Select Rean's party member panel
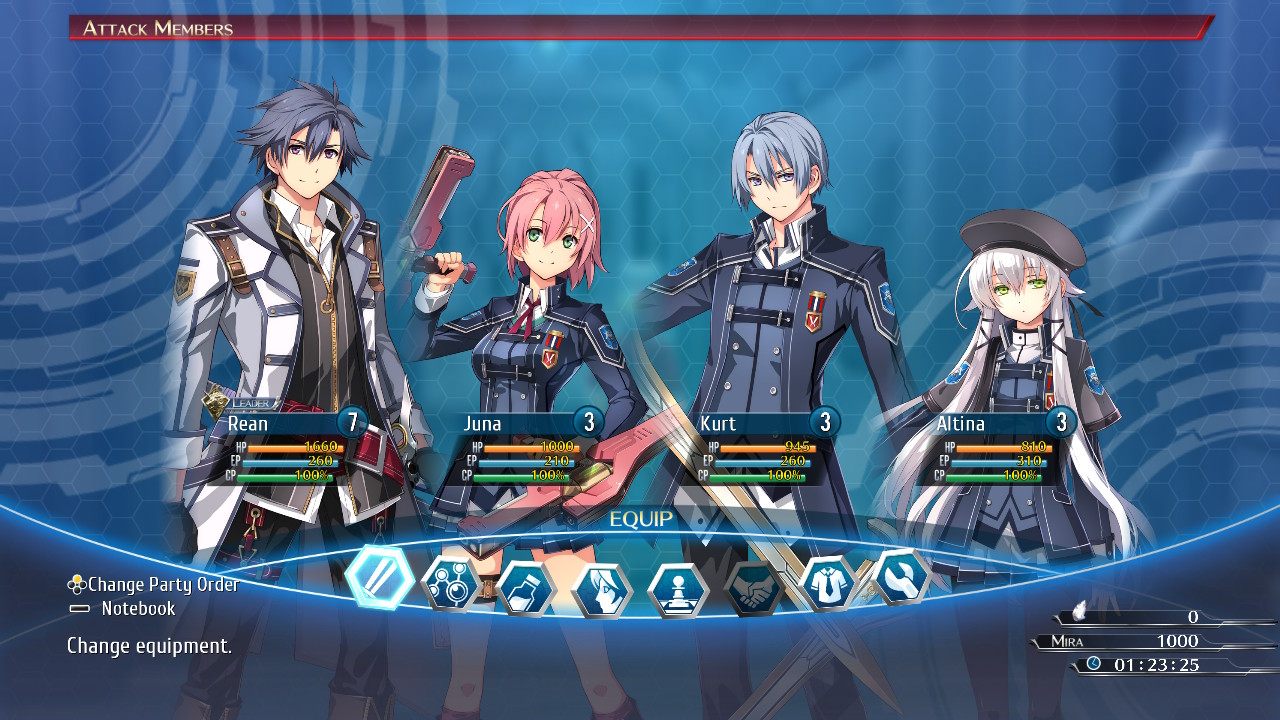 (x=285, y=448)
